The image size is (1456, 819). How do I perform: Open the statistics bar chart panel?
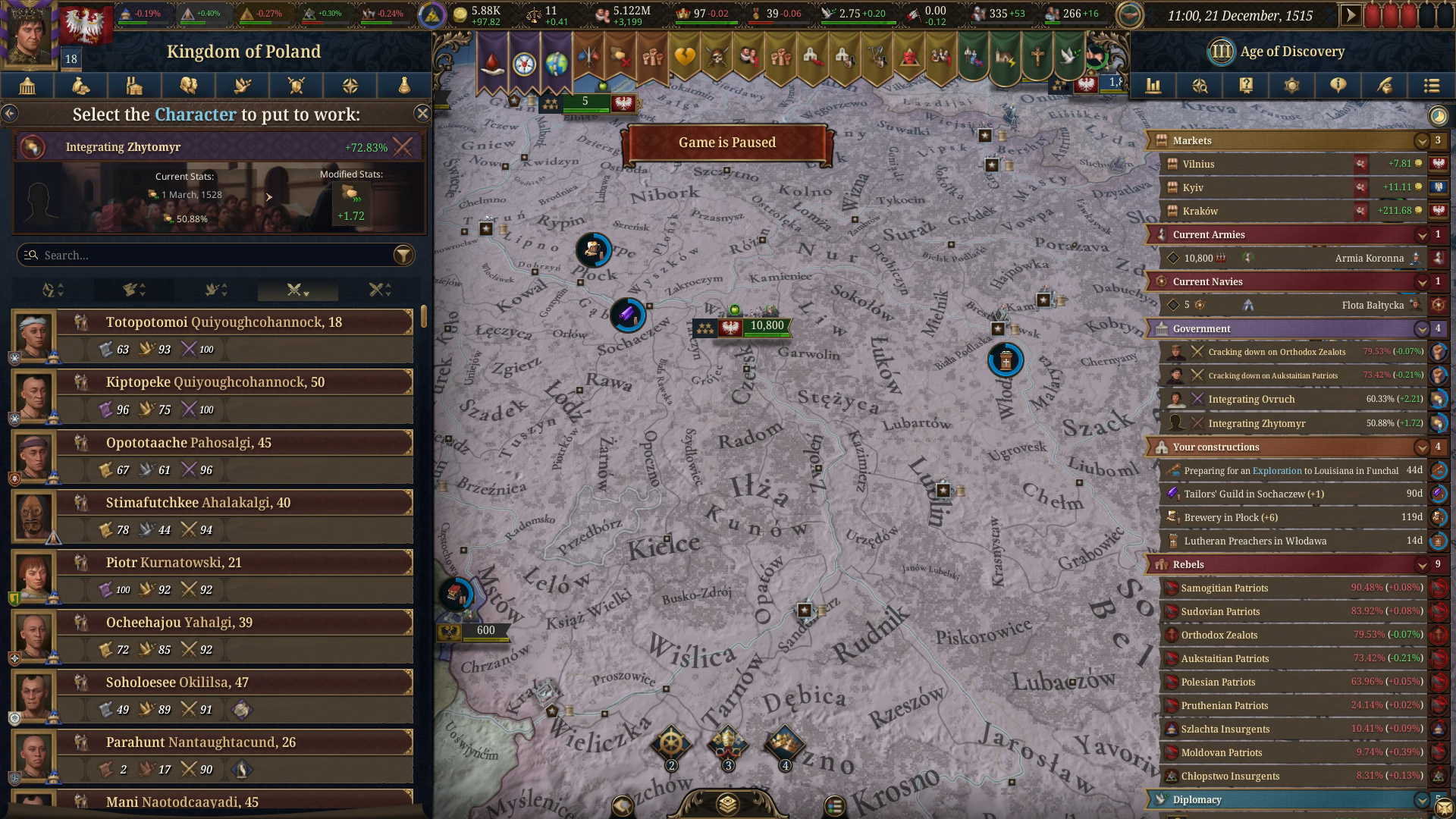tap(1154, 86)
